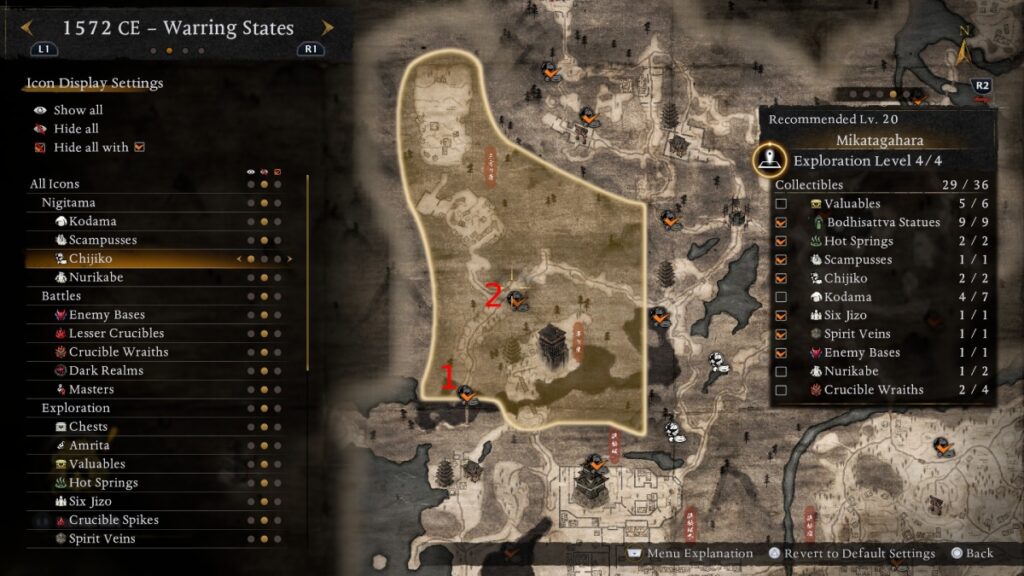Tick the Kodama collectible checkbox
Screen dimensions: 1024x576
pos(781,297)
